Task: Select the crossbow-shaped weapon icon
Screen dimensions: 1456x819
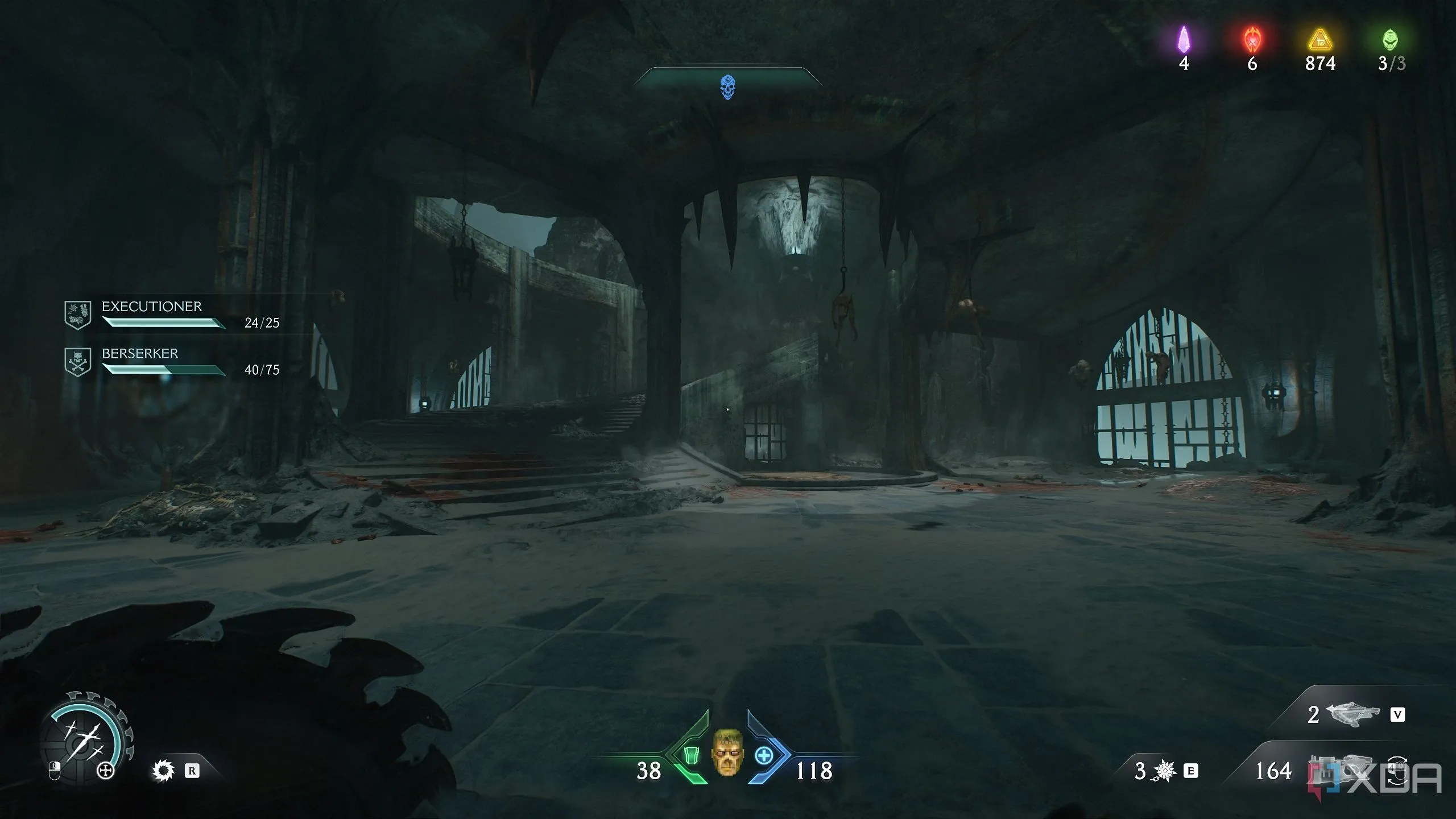Action: click(1353, 714)
